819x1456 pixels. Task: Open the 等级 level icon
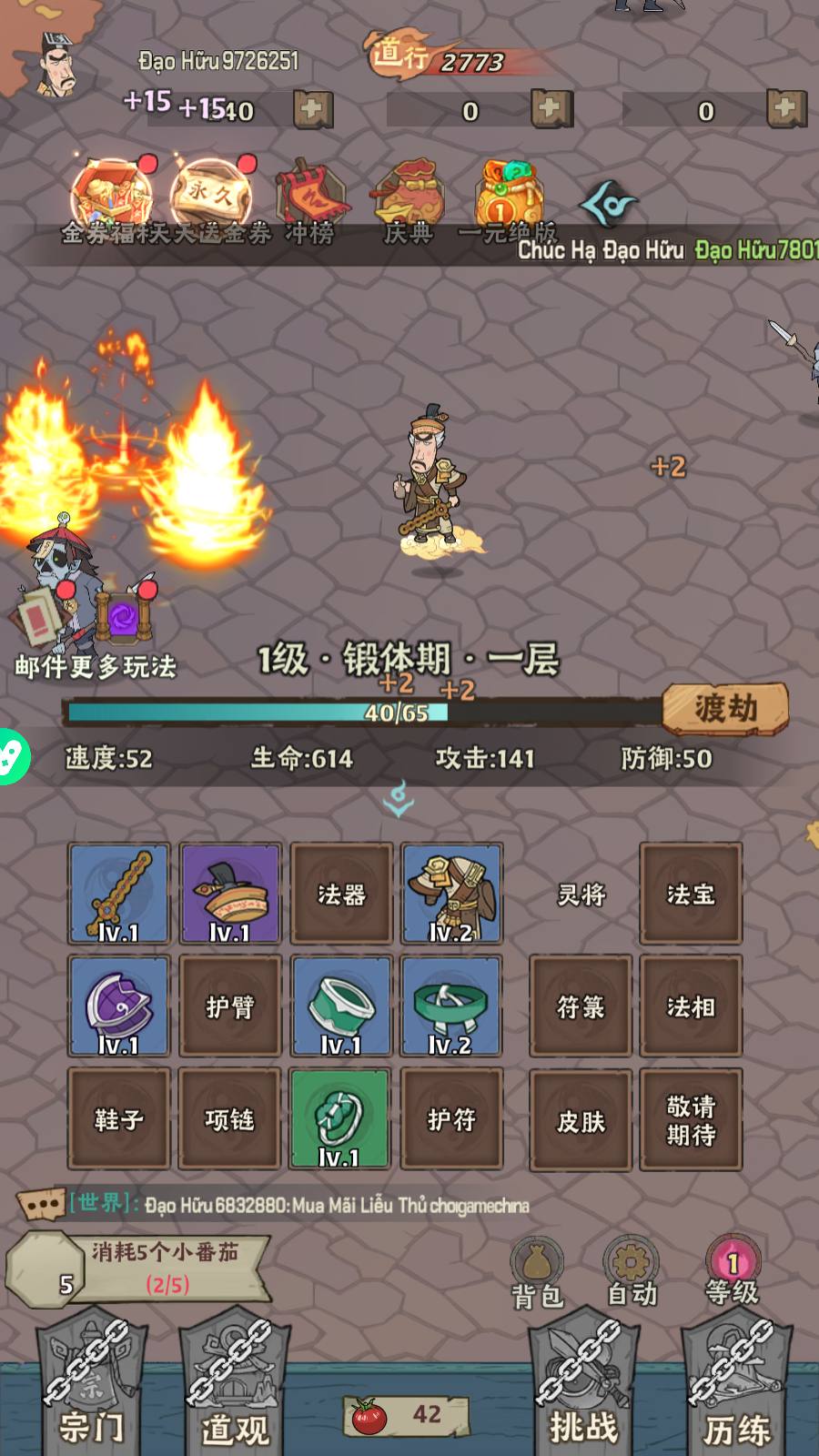point(733,1271)
